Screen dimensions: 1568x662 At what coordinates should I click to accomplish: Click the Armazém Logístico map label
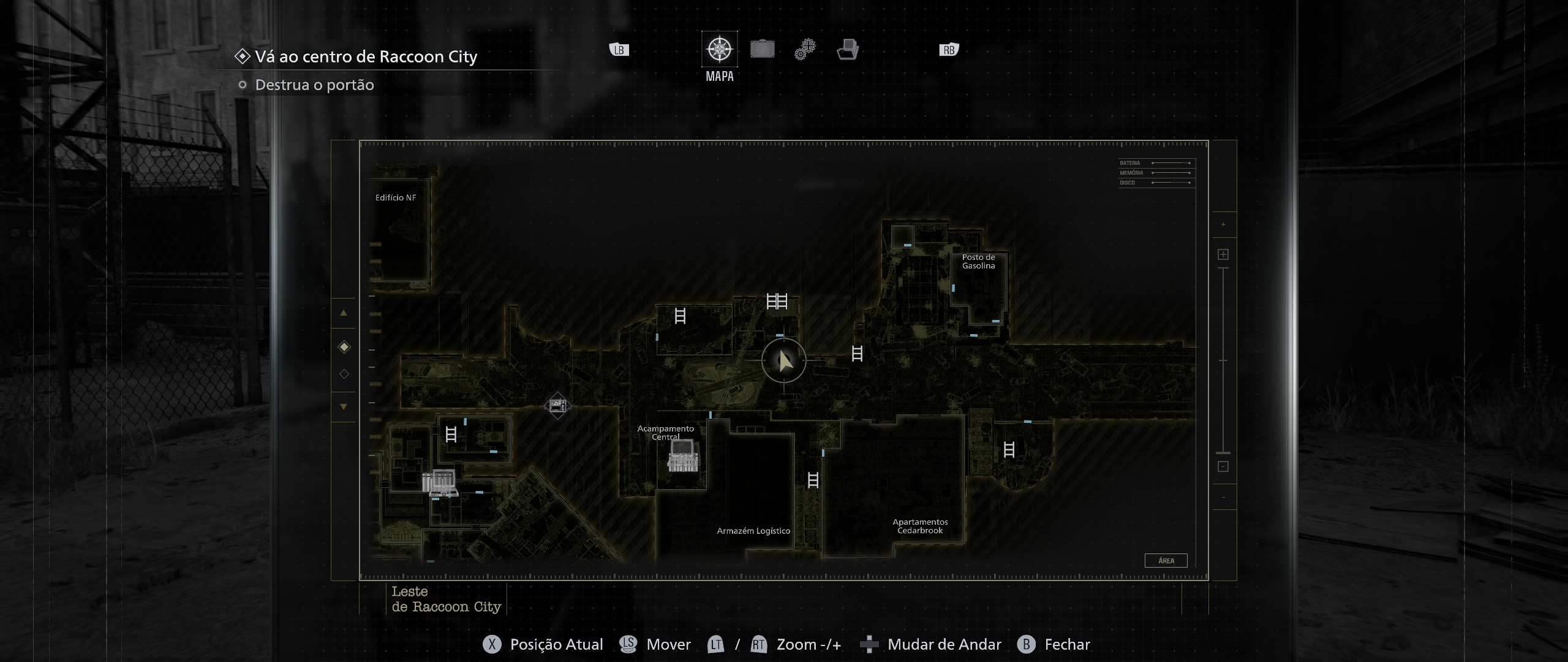[753, 531]
